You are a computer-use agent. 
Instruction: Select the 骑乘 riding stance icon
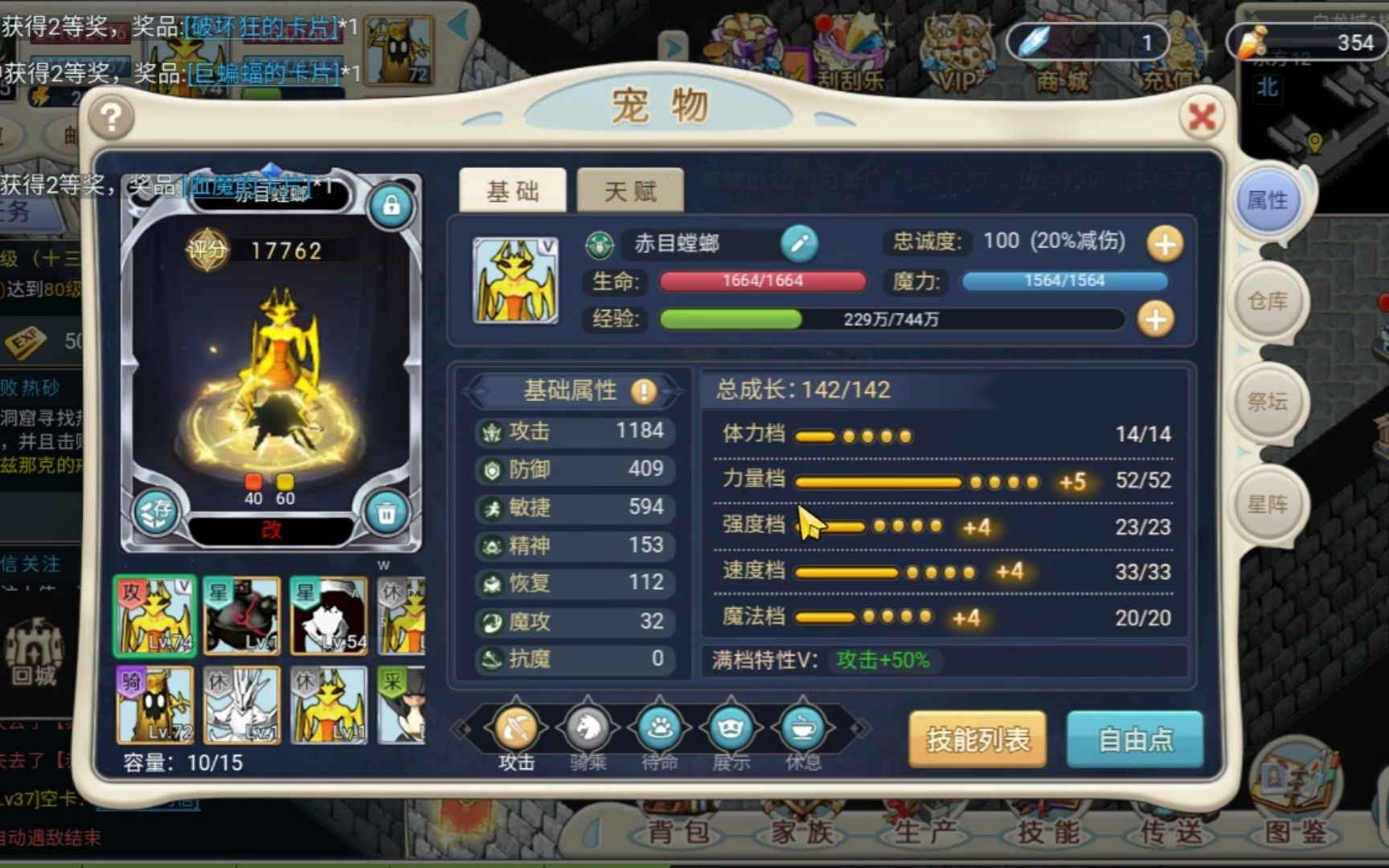click(x=587, y=727)
